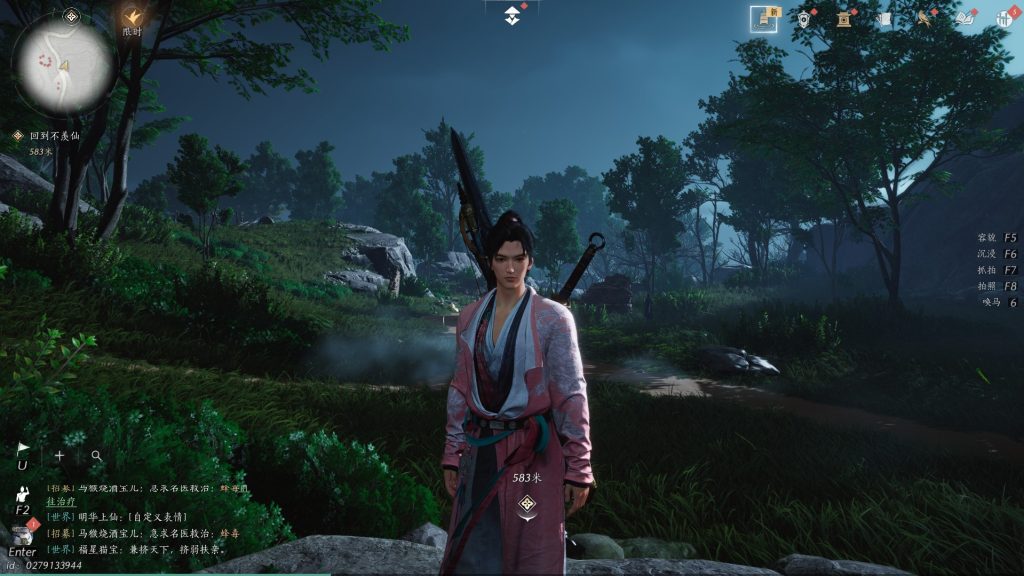Click the 辰时 time-of-day icon

tap(133, 18)
